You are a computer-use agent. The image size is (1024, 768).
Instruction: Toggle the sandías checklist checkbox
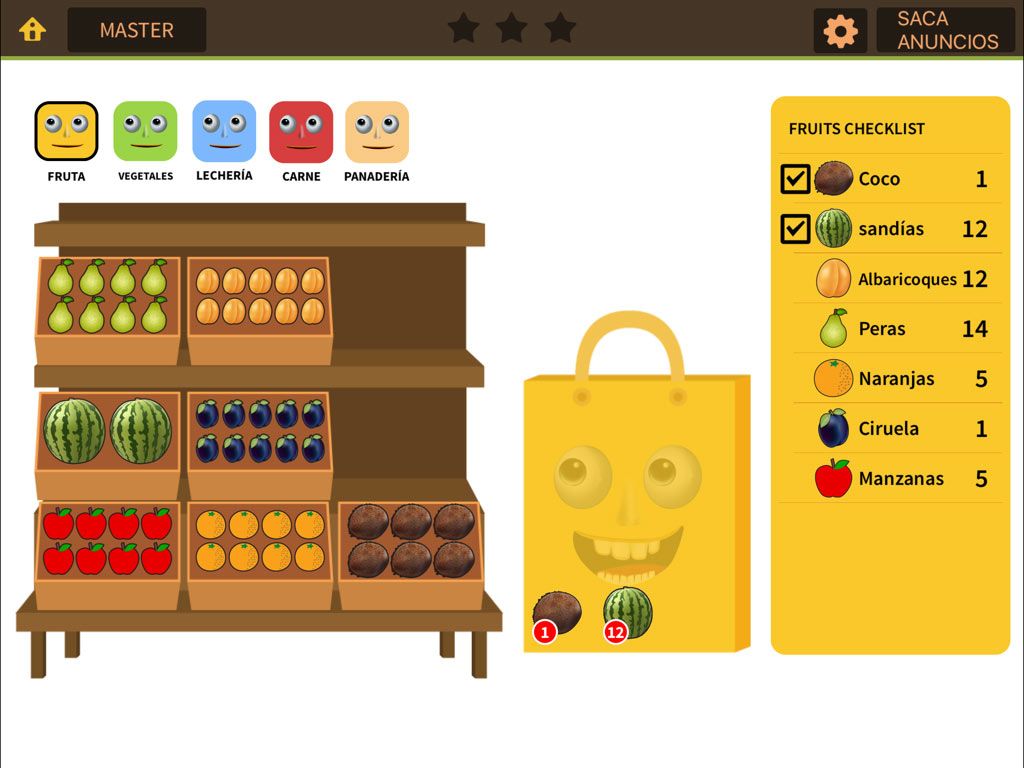click(x=795, y=229)
